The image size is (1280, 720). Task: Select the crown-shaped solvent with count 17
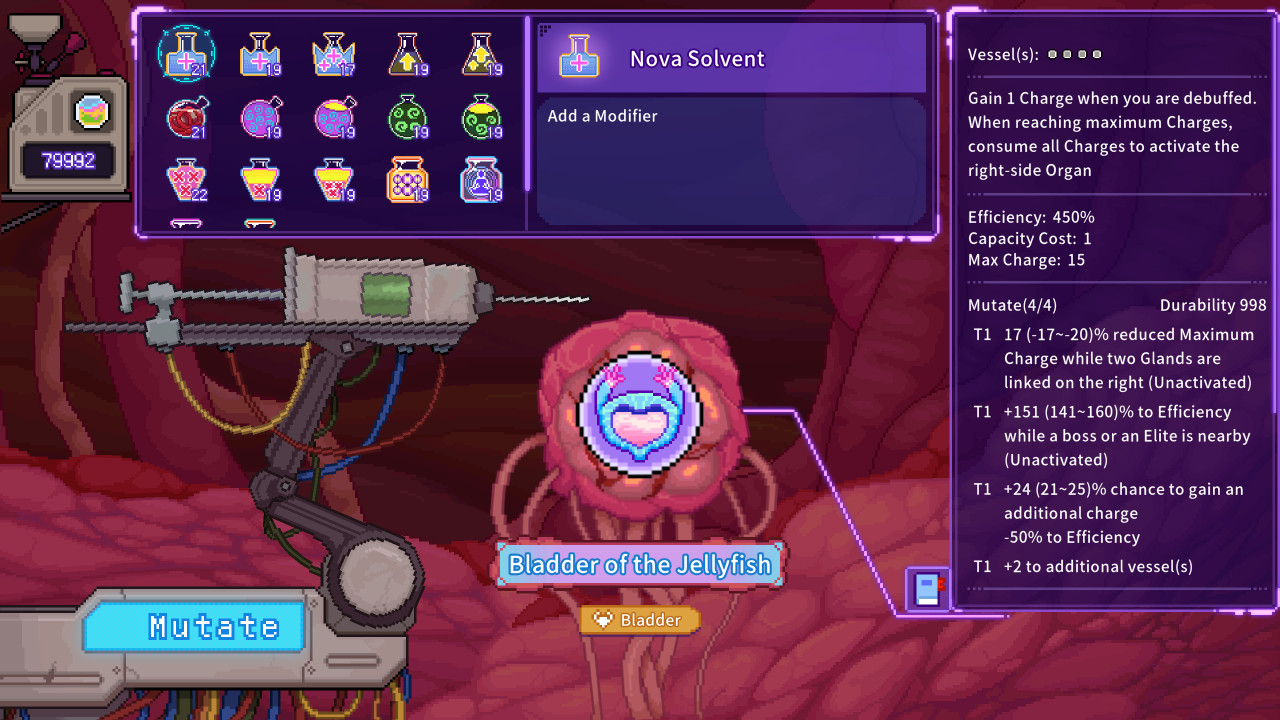[334, 56]
